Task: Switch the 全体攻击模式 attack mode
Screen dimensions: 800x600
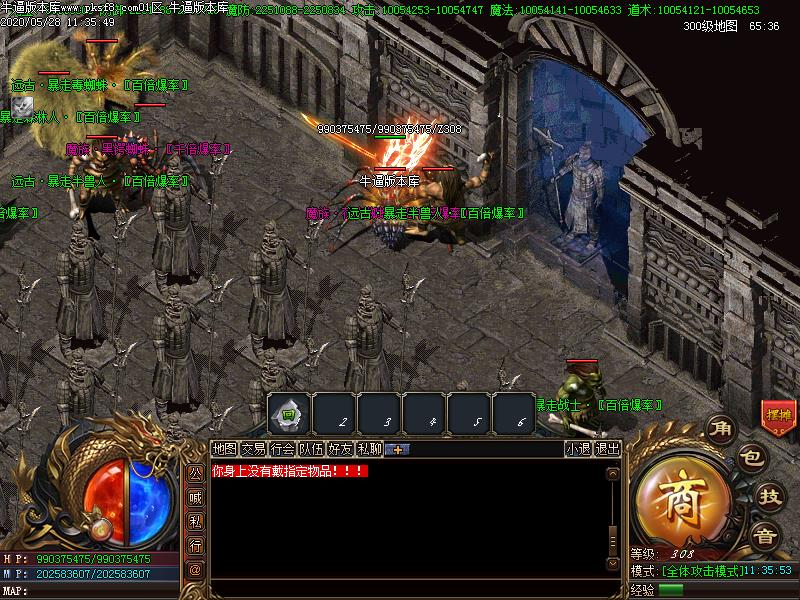Action: [x=702, y=570]
